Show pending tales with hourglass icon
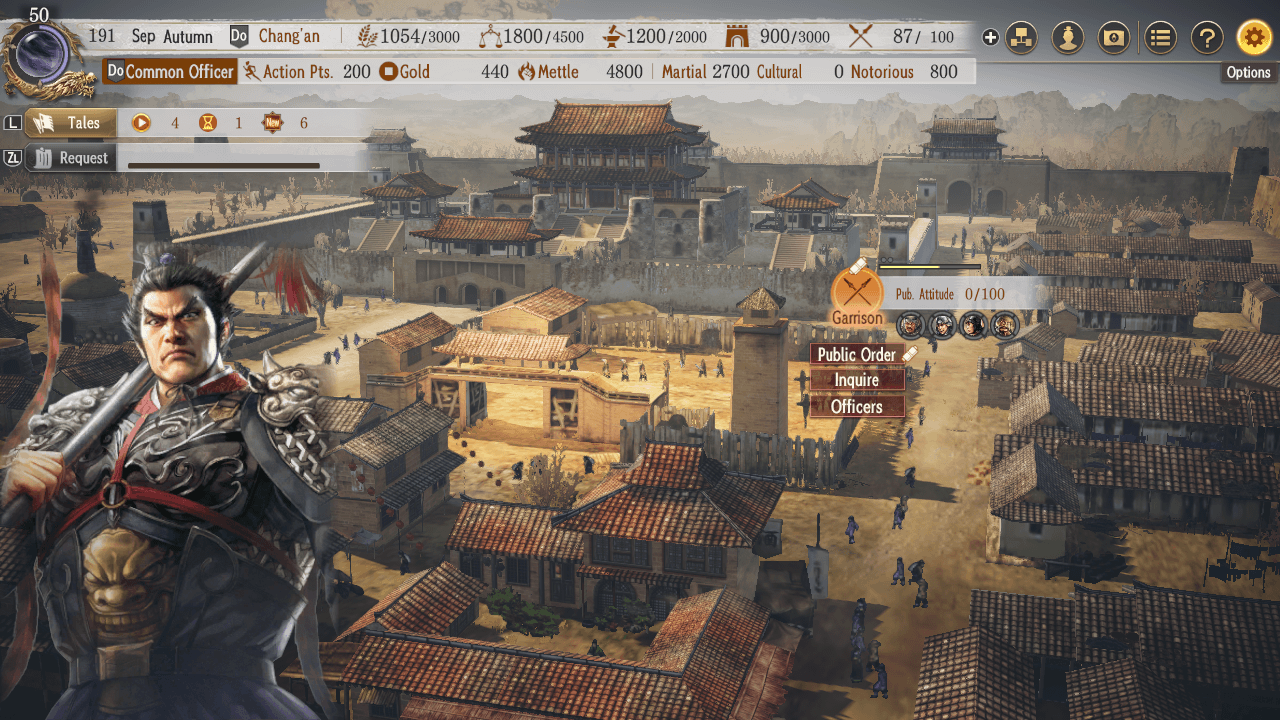This screenshot has height=720, width=1280. pyautogui.click(x=207, y=123)
